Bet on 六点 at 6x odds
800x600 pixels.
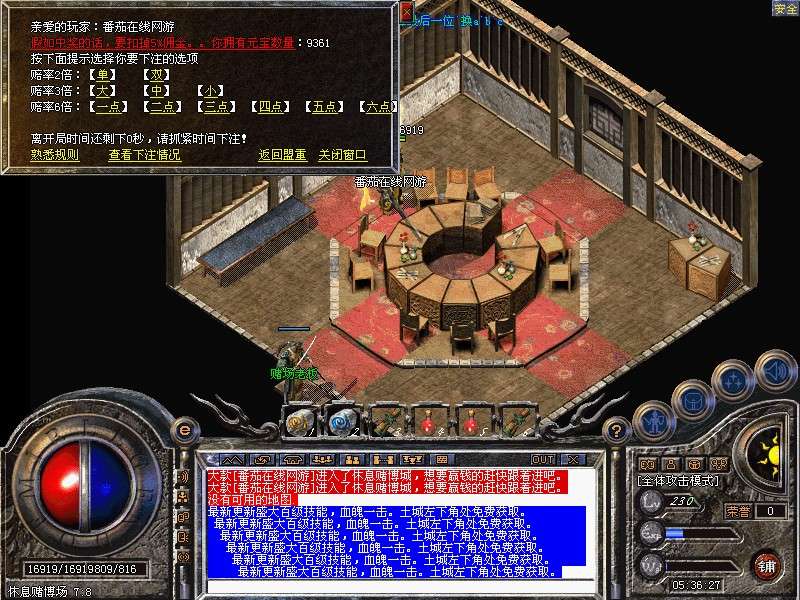[x=376, y=107]
